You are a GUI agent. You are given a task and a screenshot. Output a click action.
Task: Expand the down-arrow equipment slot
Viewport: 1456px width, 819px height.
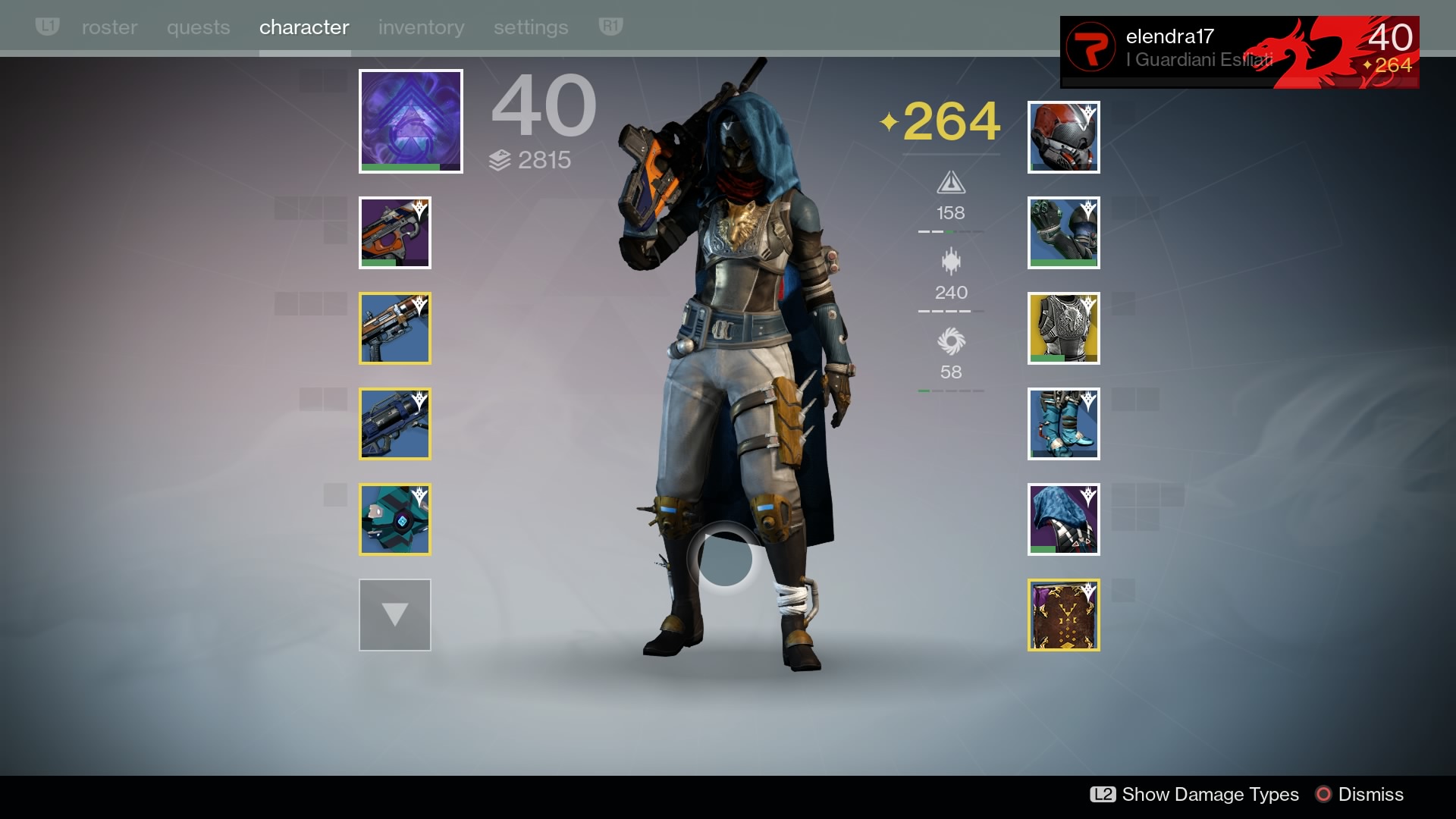click(x=394, y=615)
